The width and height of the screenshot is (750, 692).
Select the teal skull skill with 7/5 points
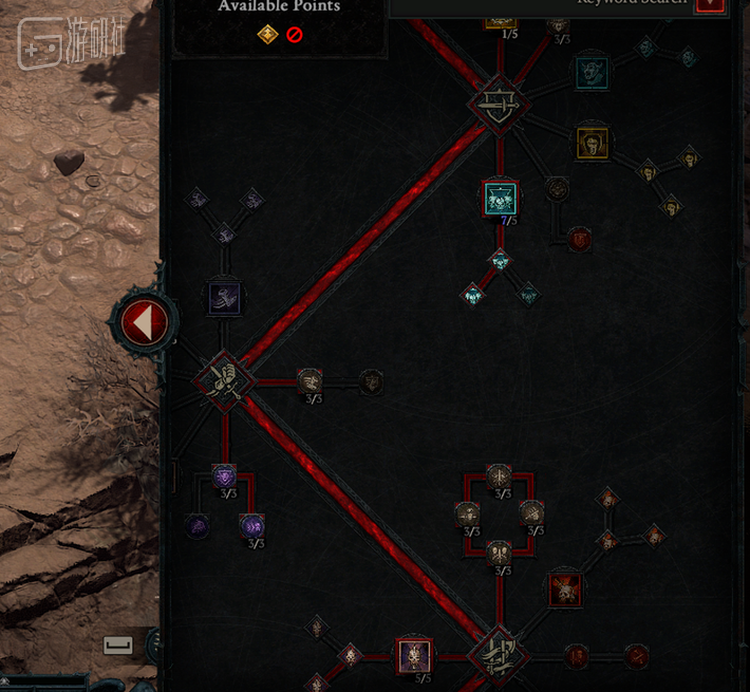(499, 198)
